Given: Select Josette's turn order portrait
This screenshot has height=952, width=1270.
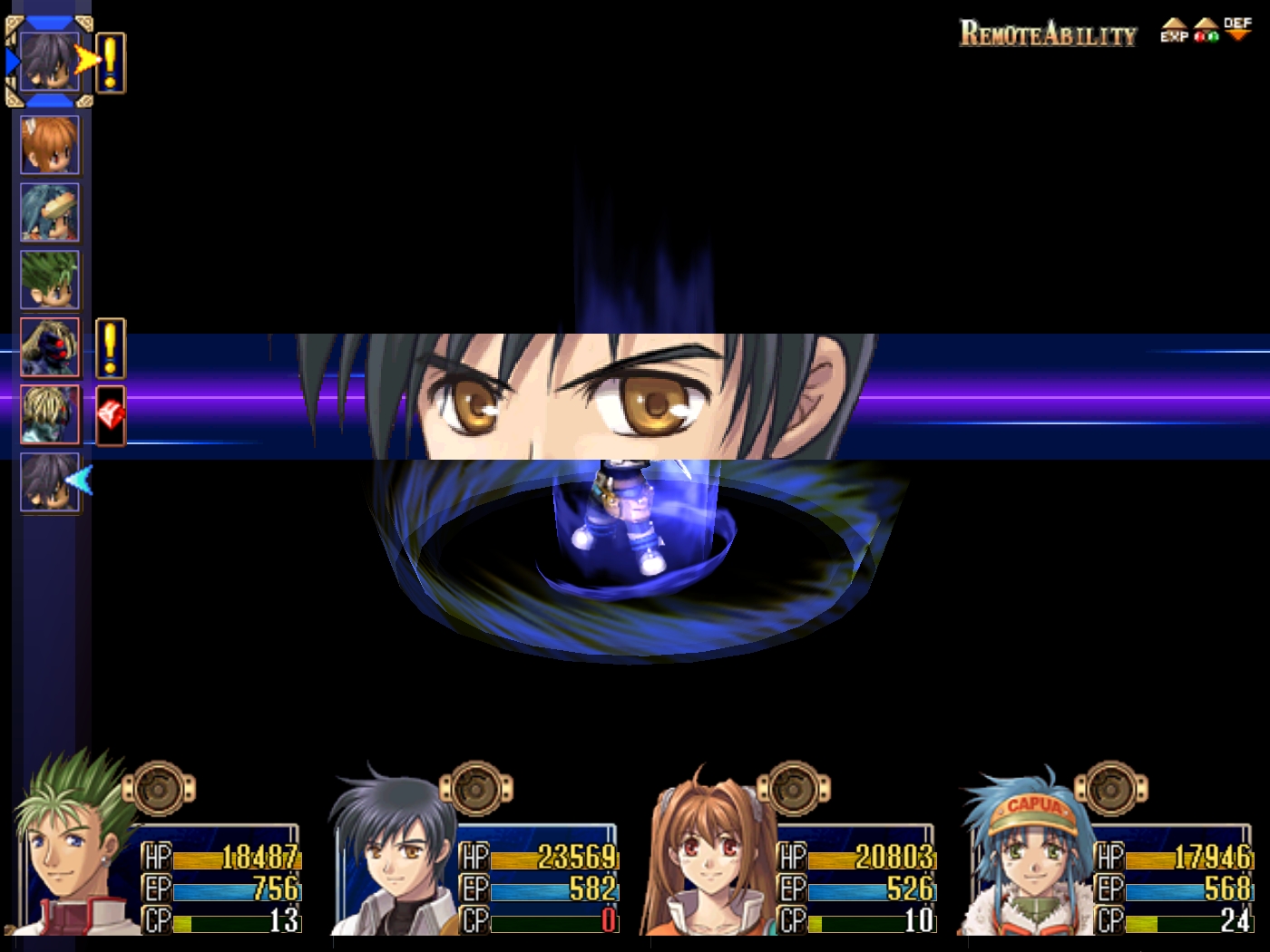Looking at the screenshot, I should (50, 213).
